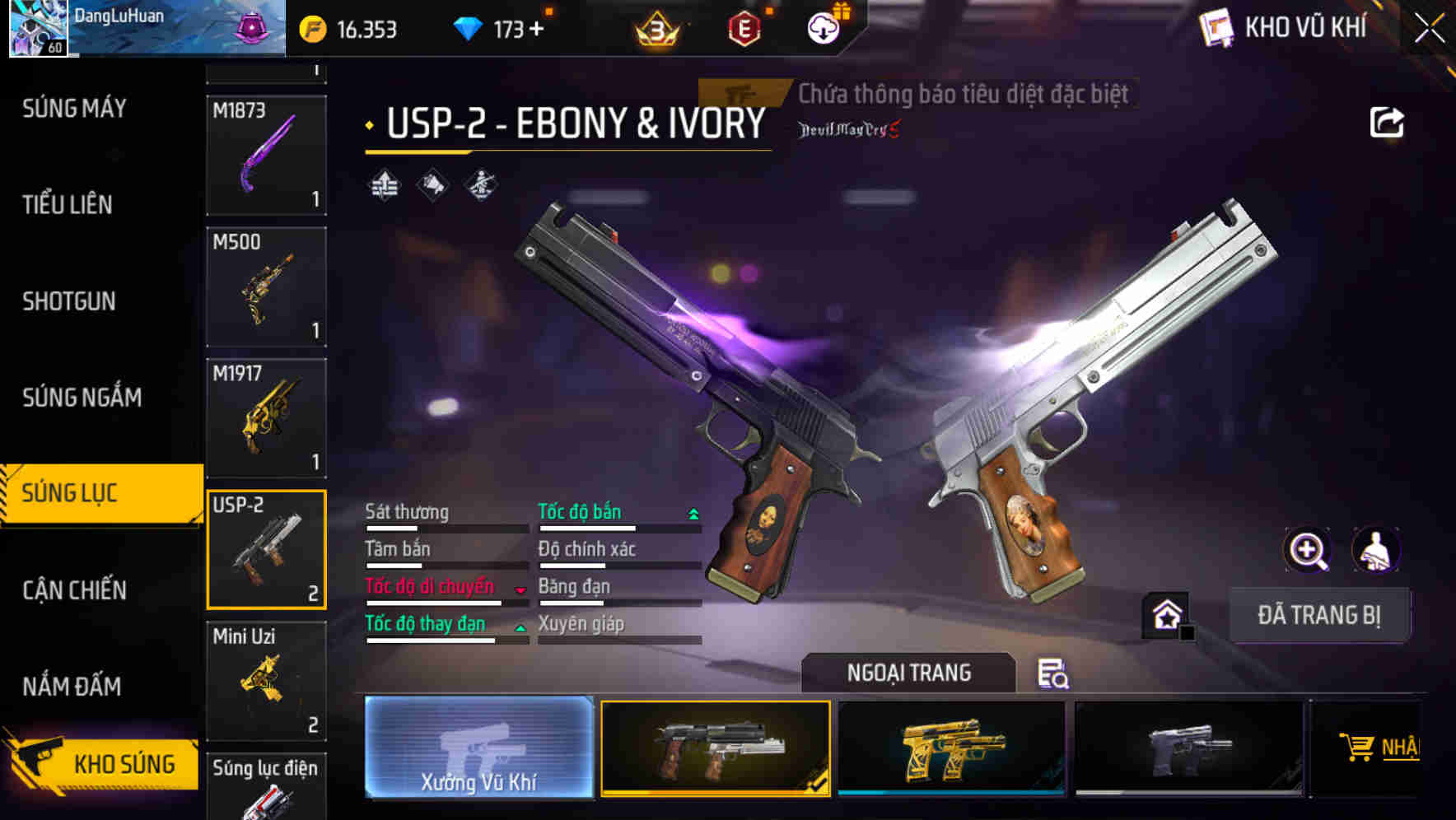The width and height of the screenshot is (1456, 820).
Task: Open the NGOẠI TRANG tab
Action: coord(908,673)
